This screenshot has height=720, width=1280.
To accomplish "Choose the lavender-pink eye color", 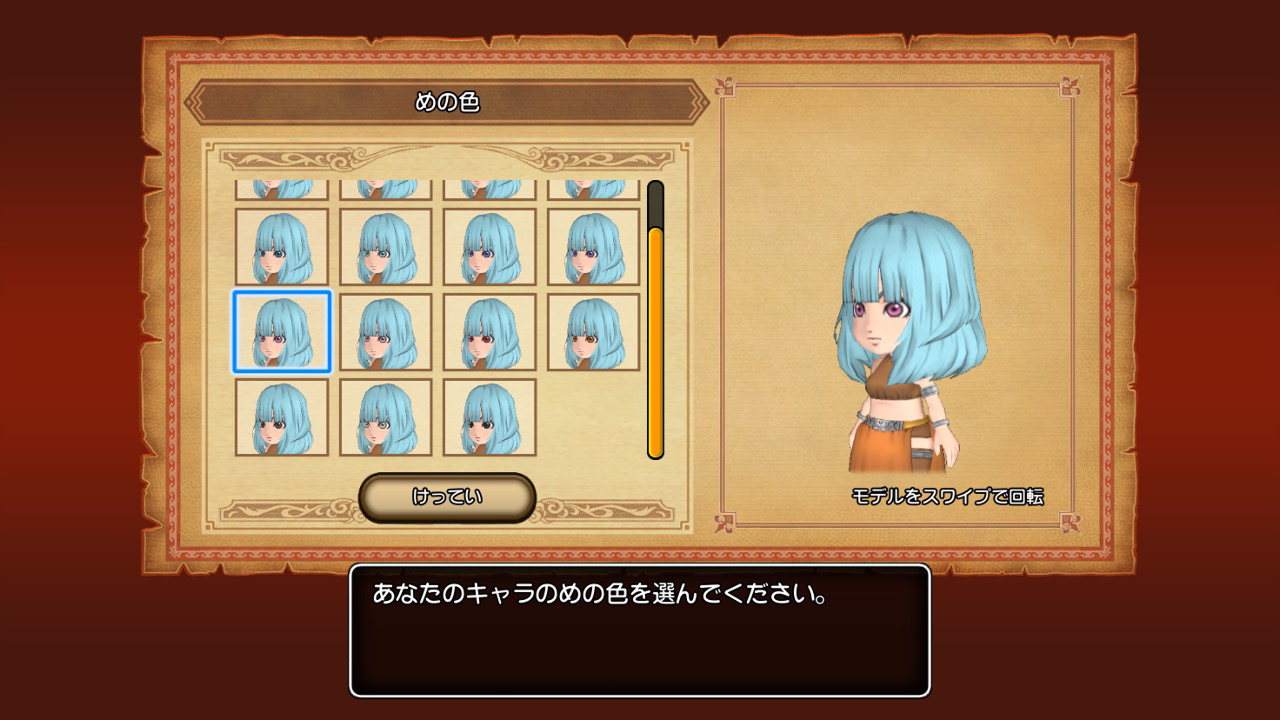I will click(384, 332).
